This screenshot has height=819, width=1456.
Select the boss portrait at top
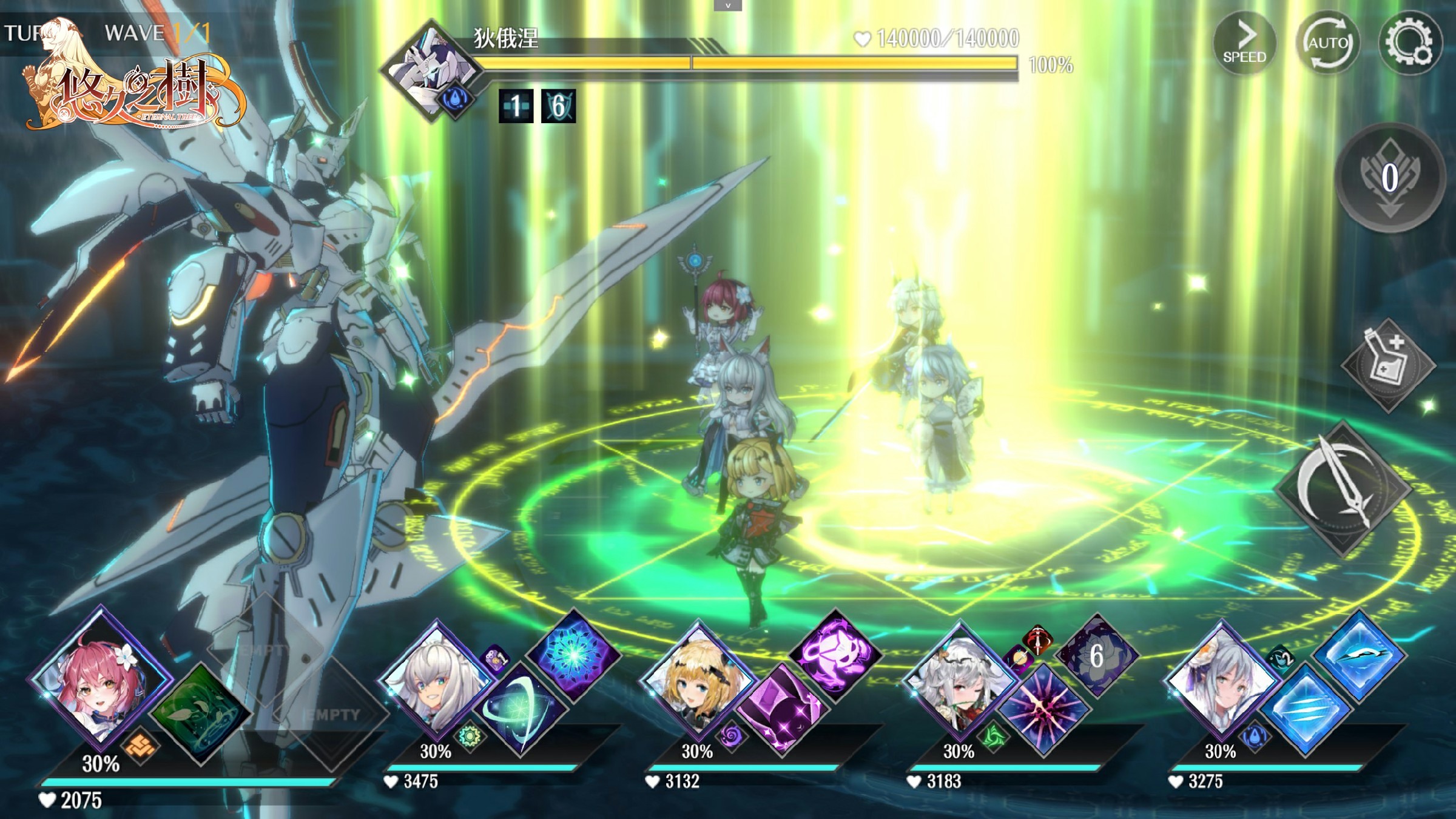coord(432,72)
